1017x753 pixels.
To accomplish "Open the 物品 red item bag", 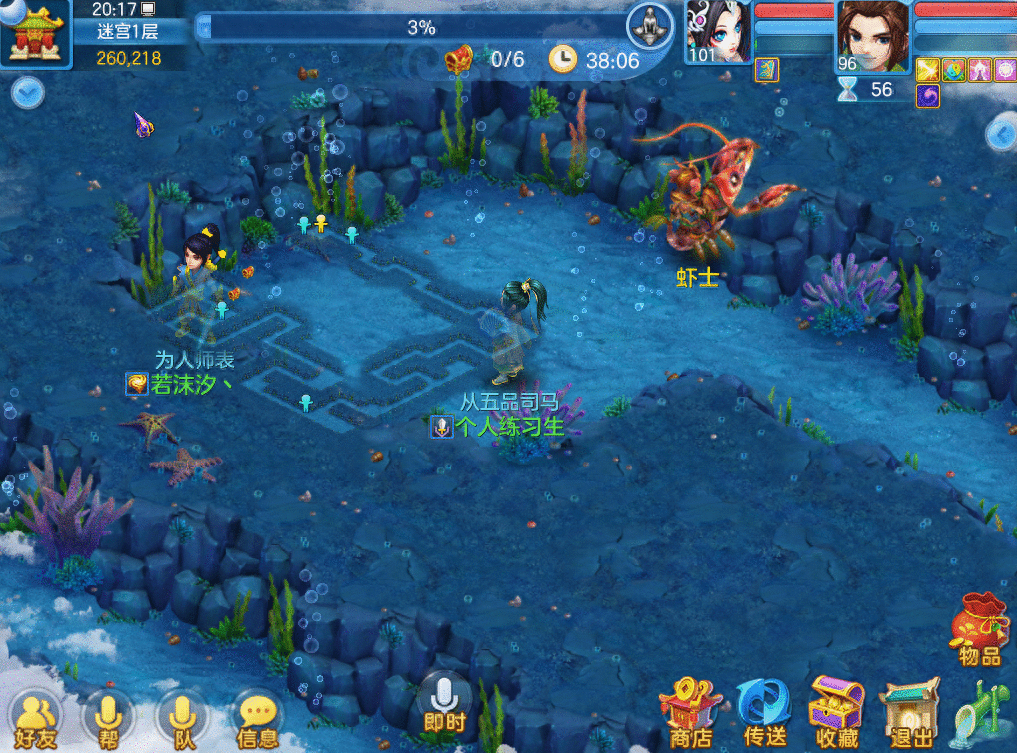I will click(x=979, y=628).
